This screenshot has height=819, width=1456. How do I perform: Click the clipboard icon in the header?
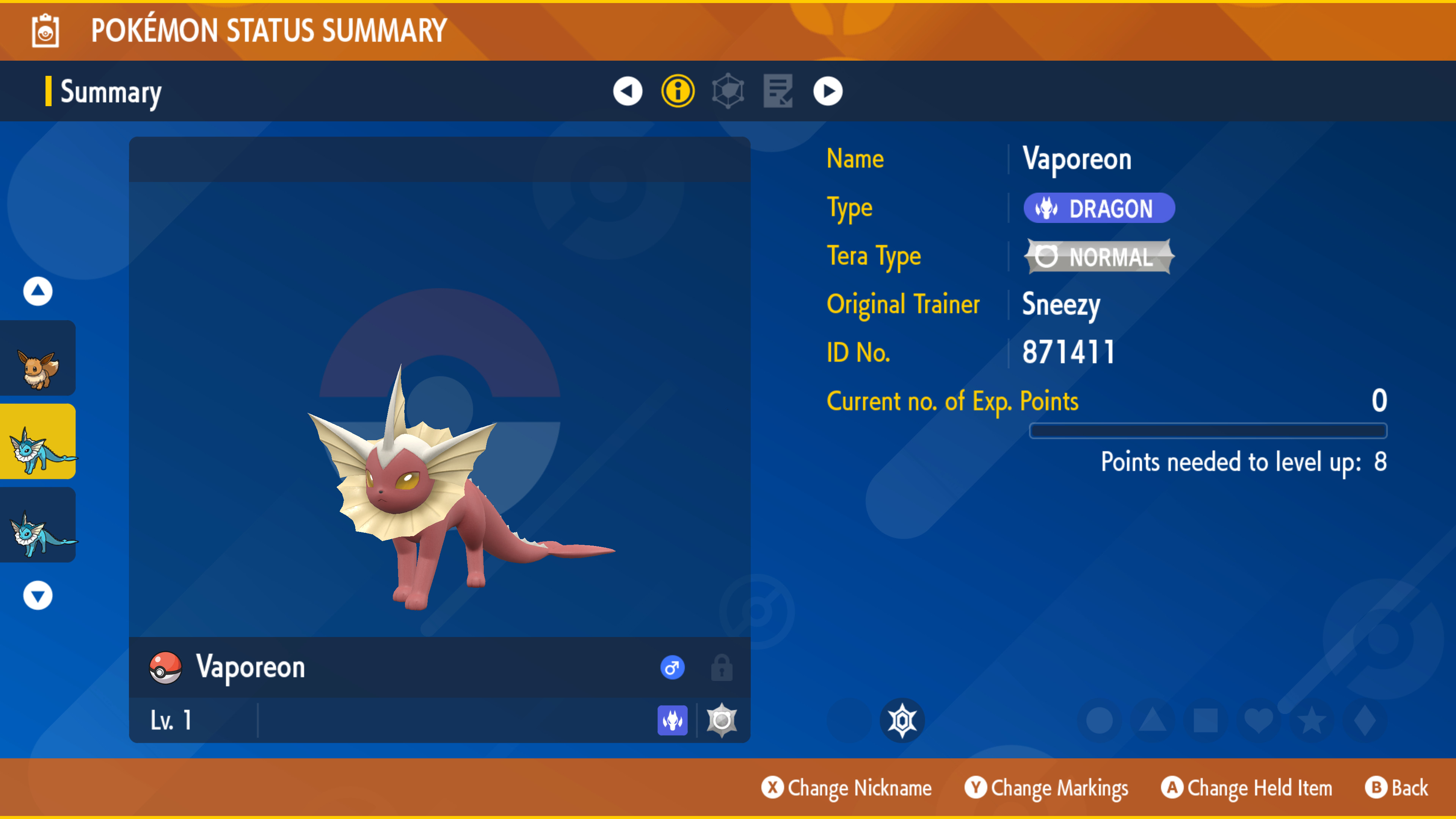click(45, 31)
